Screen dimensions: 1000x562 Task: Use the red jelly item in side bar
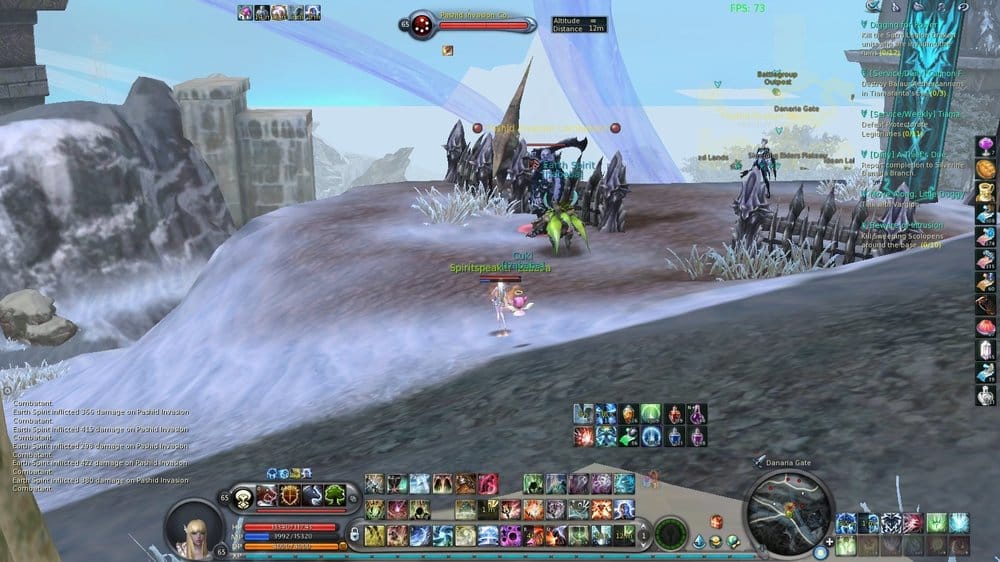[x=985, y=326]
